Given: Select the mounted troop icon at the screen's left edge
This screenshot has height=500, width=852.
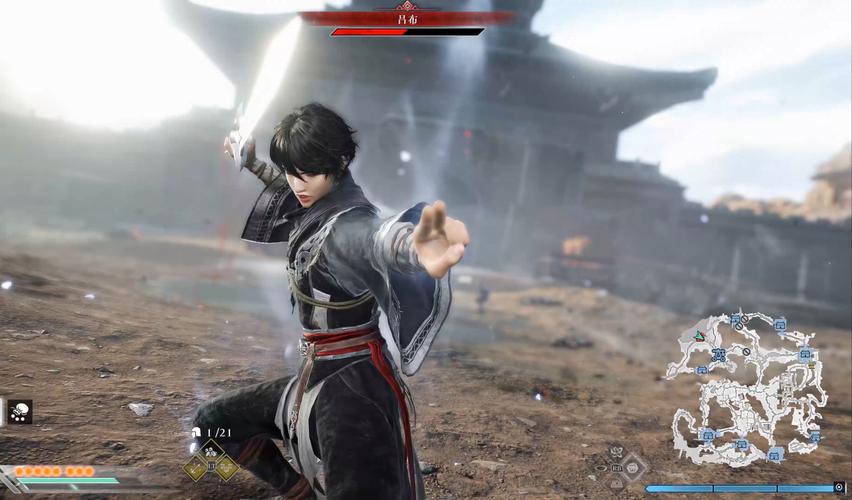Looking at the screenshot, I should 19,410.
